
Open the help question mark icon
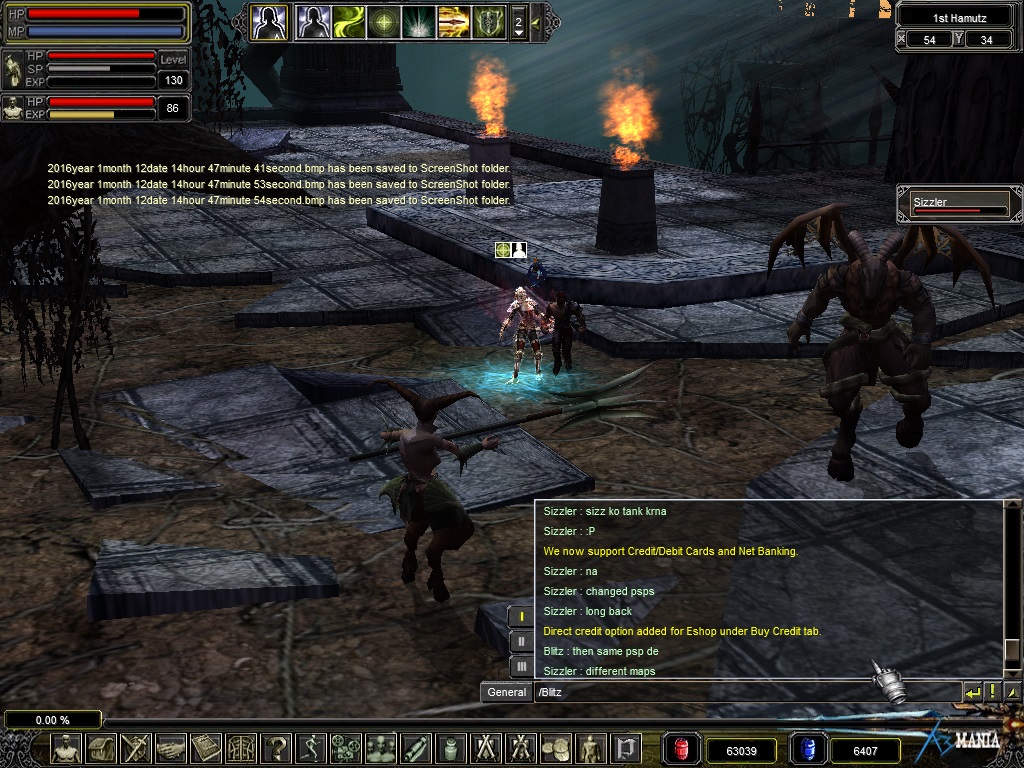[276, 748]
